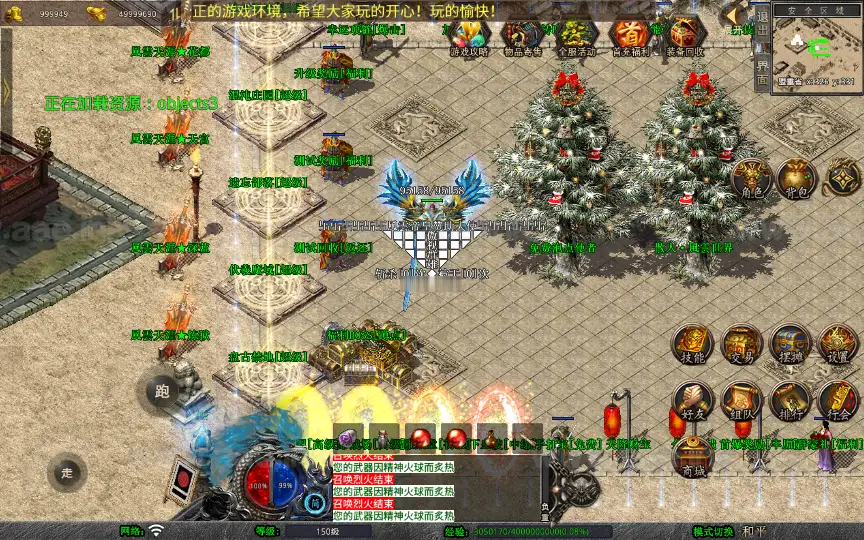Open the 首充福利 first-recharge bonus icon
Viewport: 864px width, 540px height.
pos(630,38)
